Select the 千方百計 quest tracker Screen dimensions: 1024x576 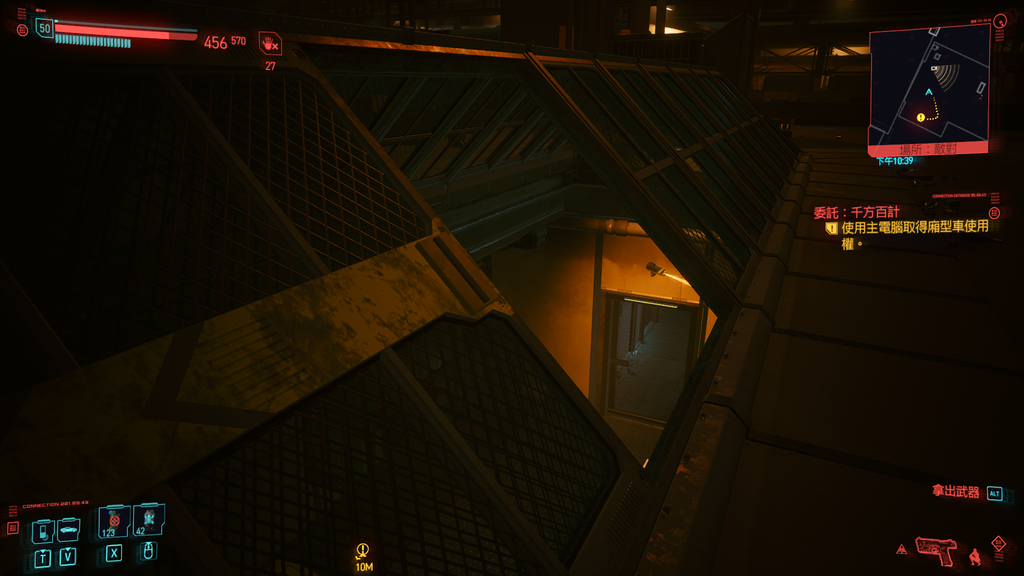tap(857, 212)
